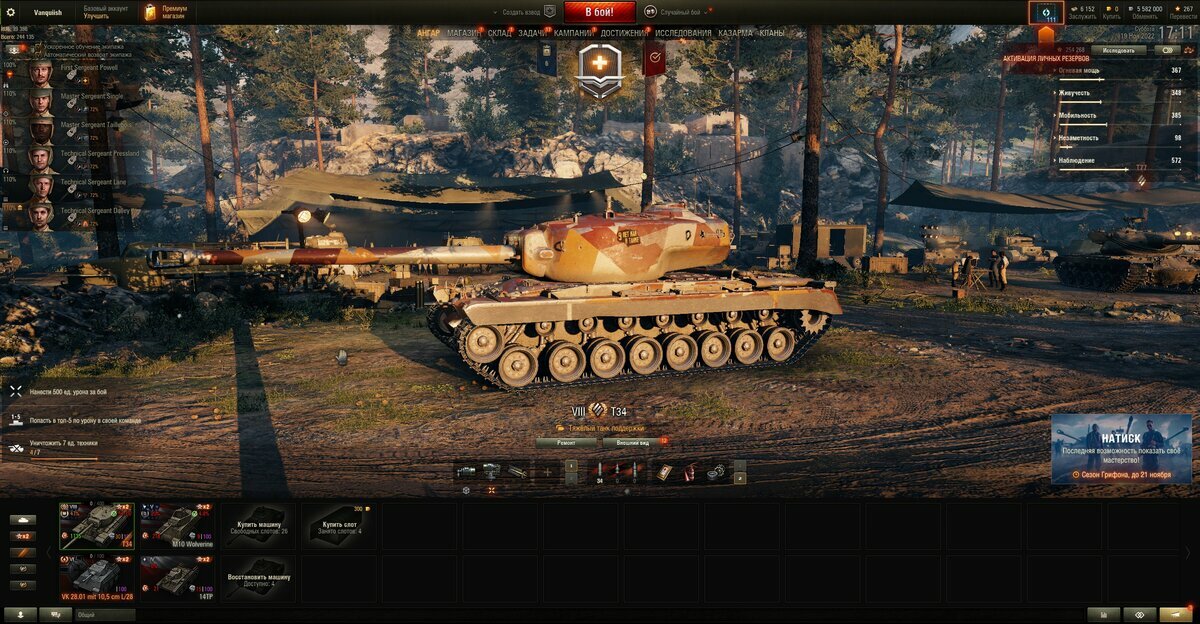Switch to the "КАЗАРМА" barracks tab
Image resolution: width=1200 pixels, height=624 pixels.
(736, 33)
